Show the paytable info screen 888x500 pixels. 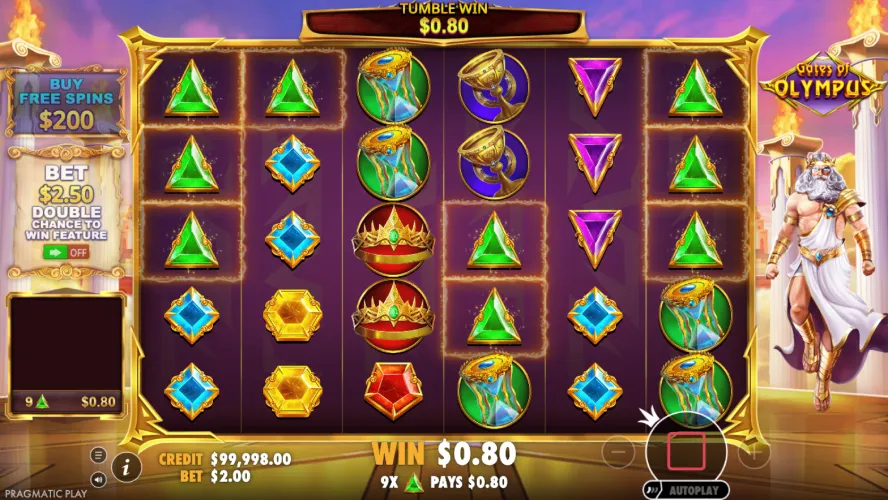[x=126, y=465]
